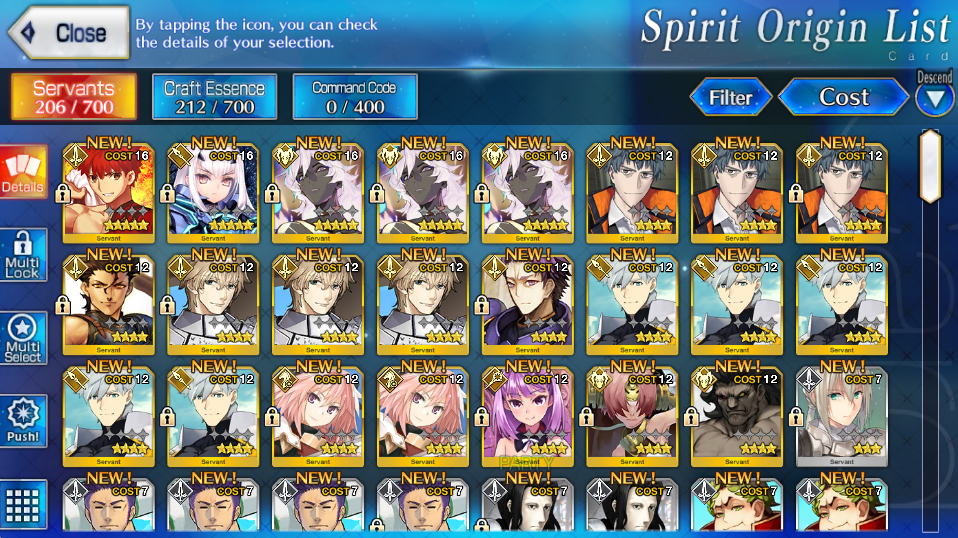958x538 pixels.
Task: Show the Command Code tab
Action: tap(354, 97)
